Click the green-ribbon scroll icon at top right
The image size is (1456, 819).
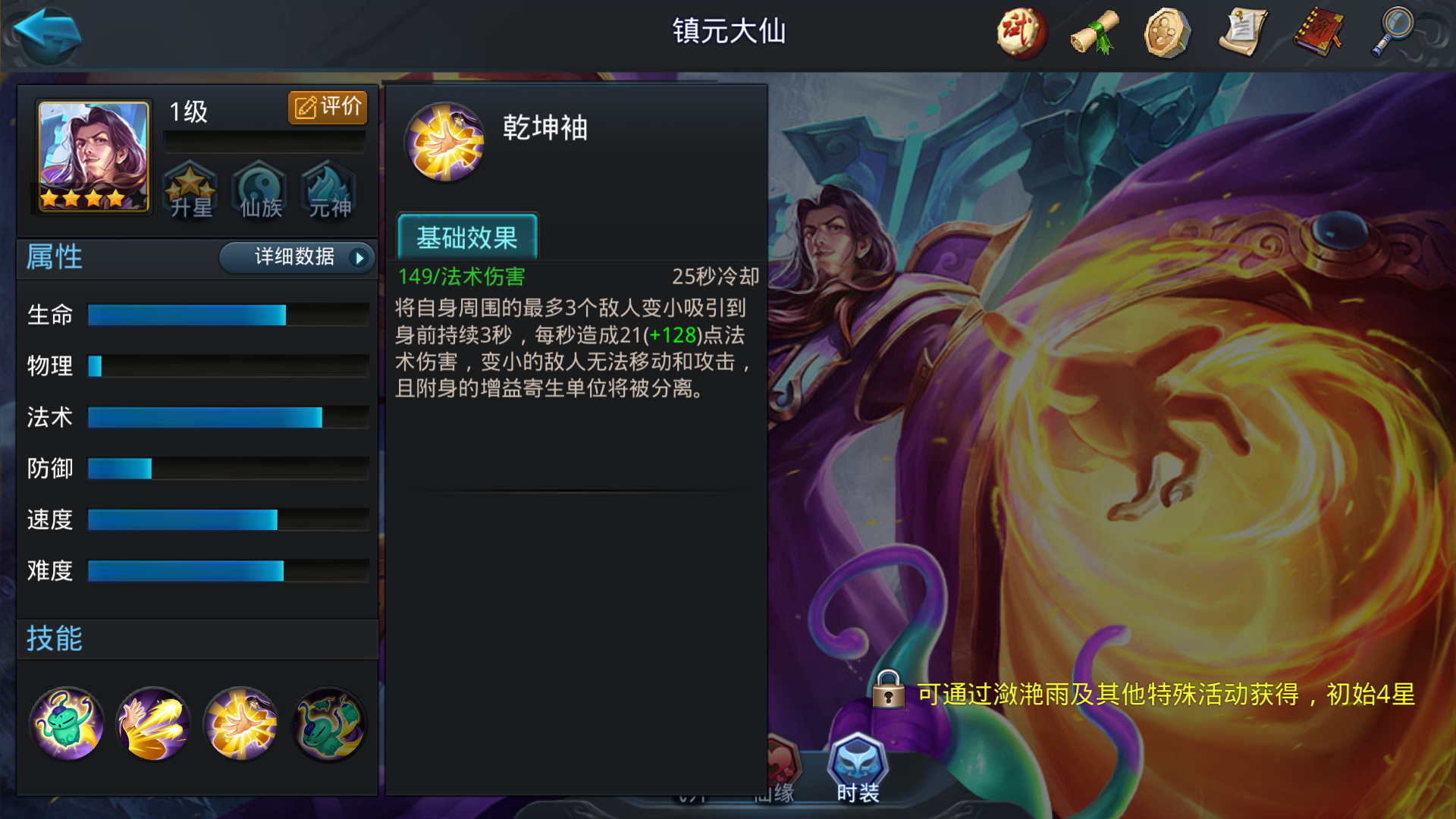pos(1094,33)
